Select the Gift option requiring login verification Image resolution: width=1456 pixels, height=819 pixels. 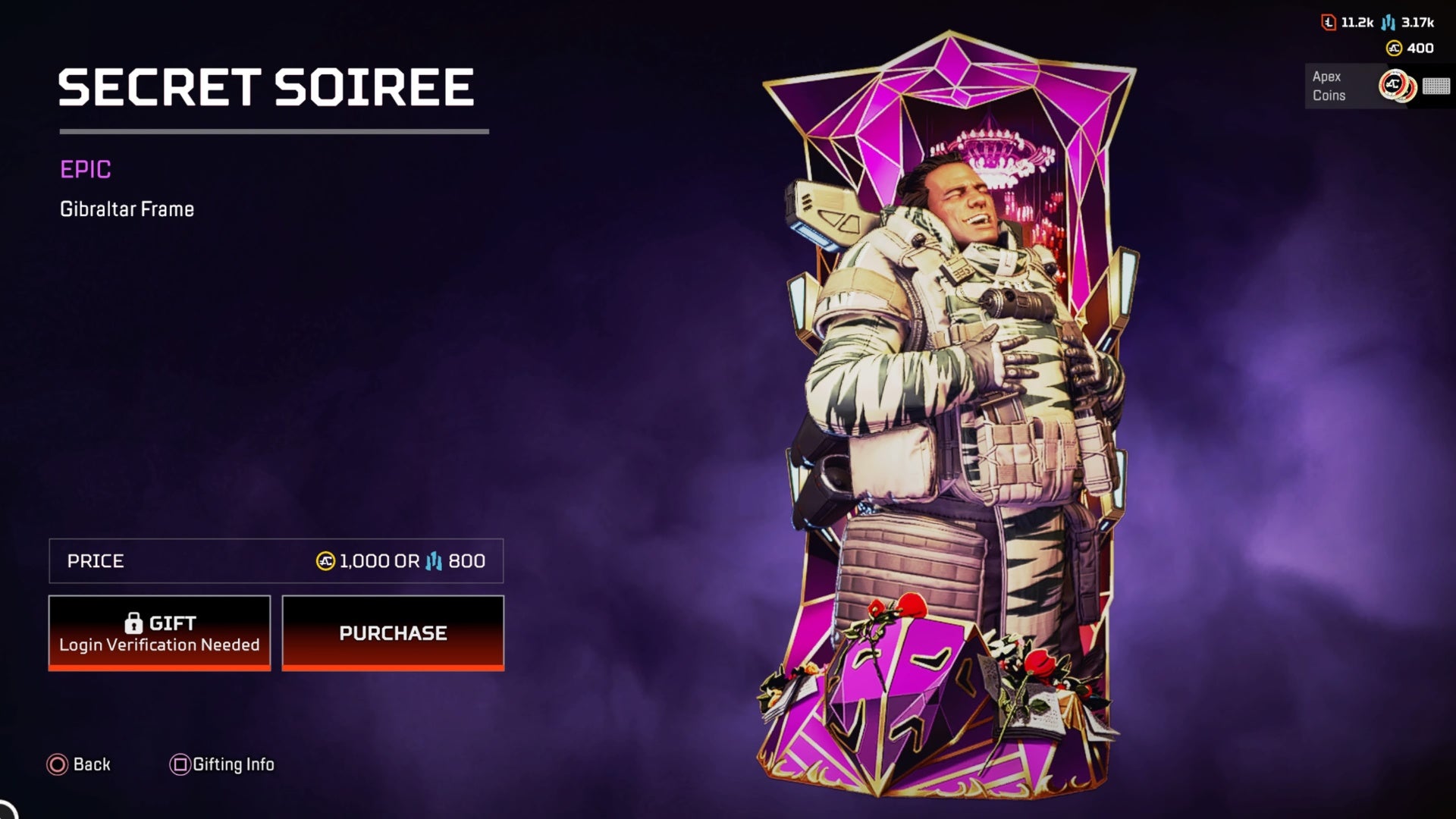159,632
